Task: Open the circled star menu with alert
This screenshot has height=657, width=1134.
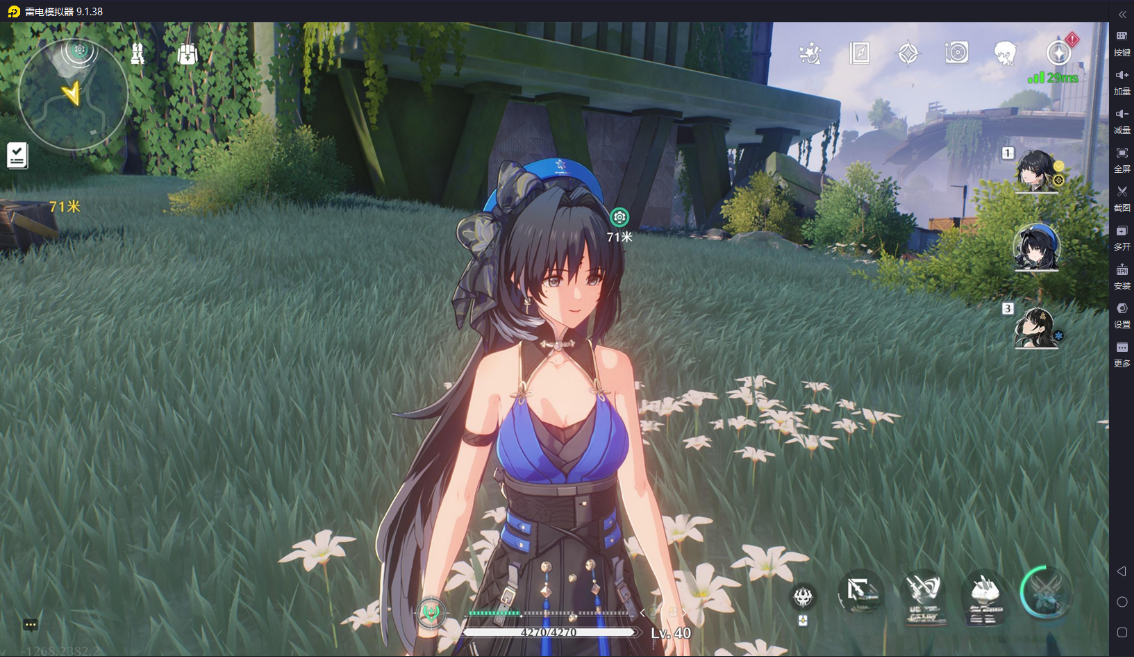Action: [1058, 52]
